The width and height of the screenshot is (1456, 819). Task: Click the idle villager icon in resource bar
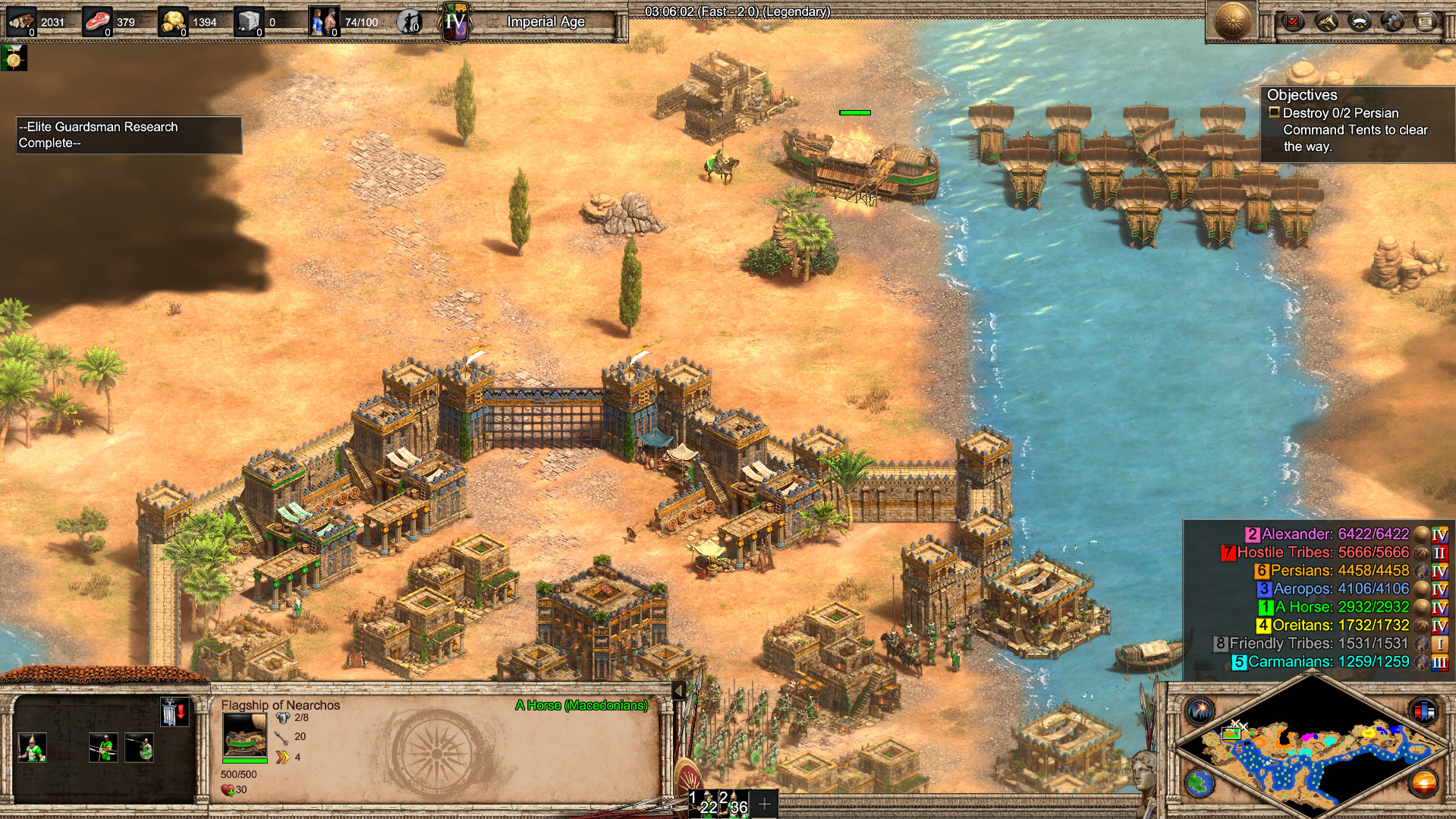click(x=410, y=22)
